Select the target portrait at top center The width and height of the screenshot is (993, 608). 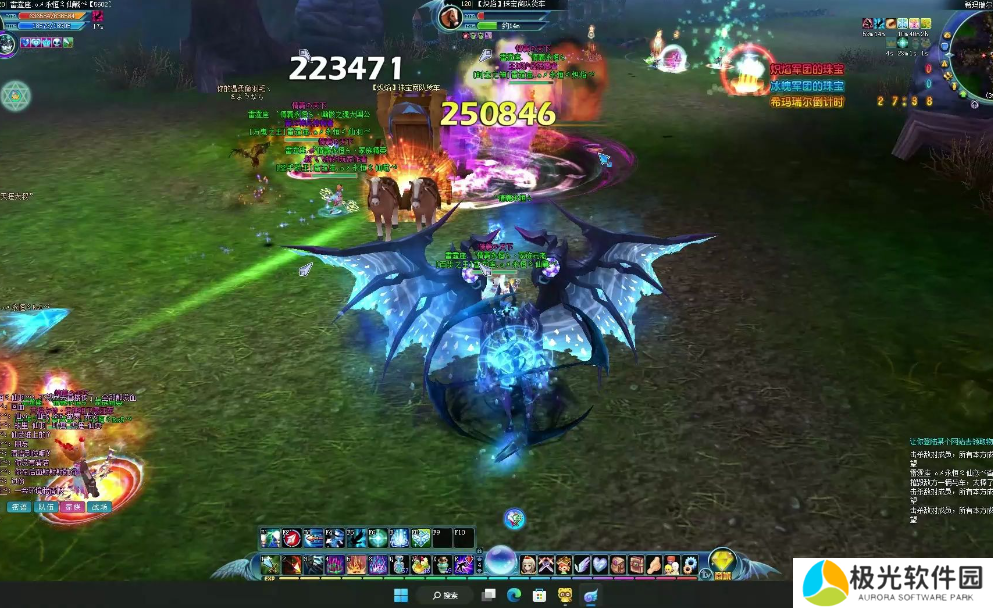448,17
